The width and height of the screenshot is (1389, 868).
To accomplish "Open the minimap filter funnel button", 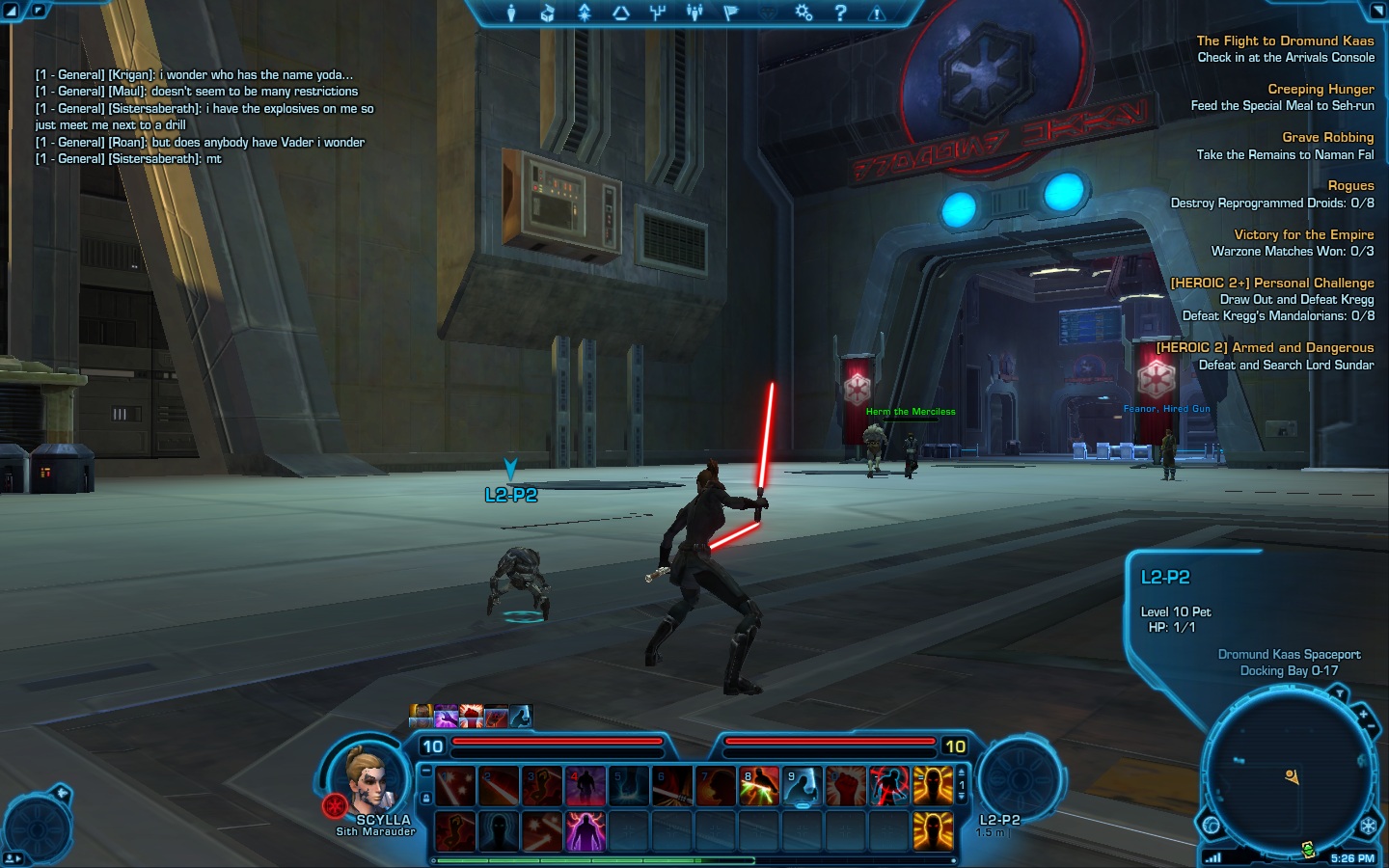I will [x=1339, y=693].
